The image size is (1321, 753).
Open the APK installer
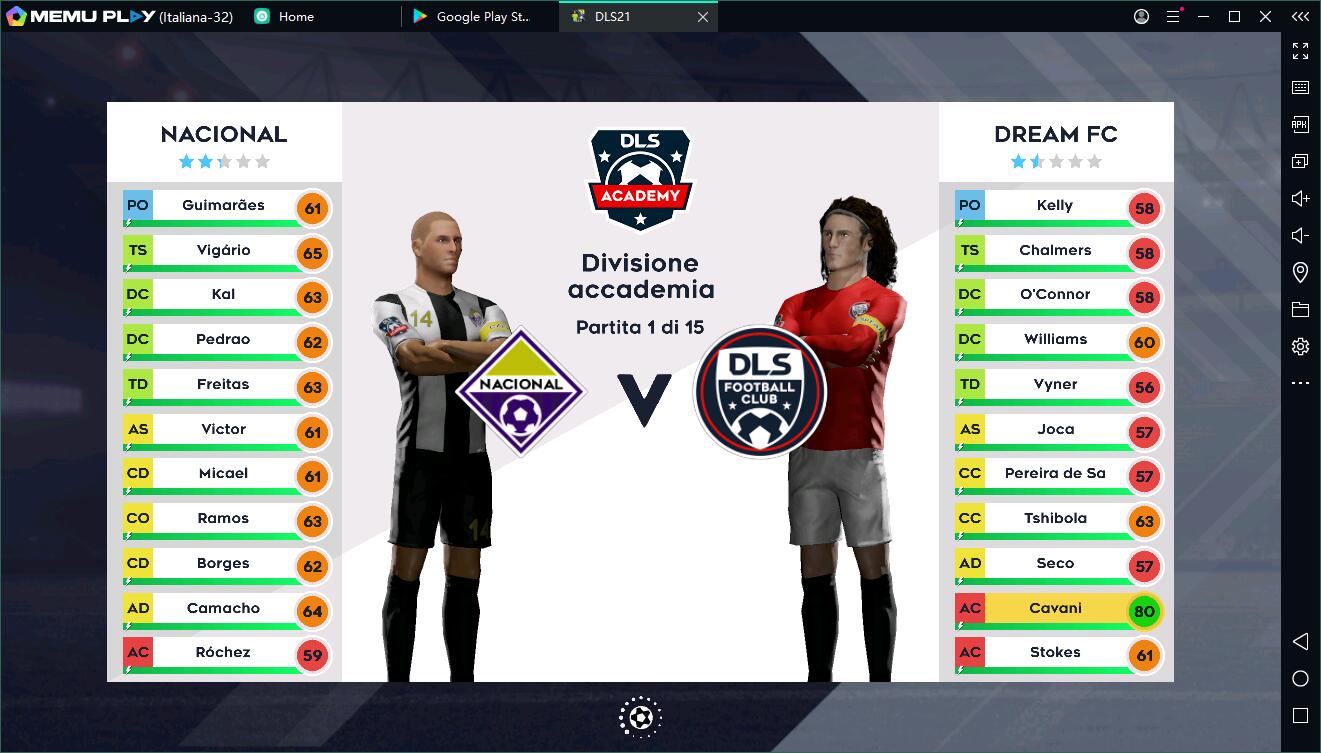[x=1300, y=124]
